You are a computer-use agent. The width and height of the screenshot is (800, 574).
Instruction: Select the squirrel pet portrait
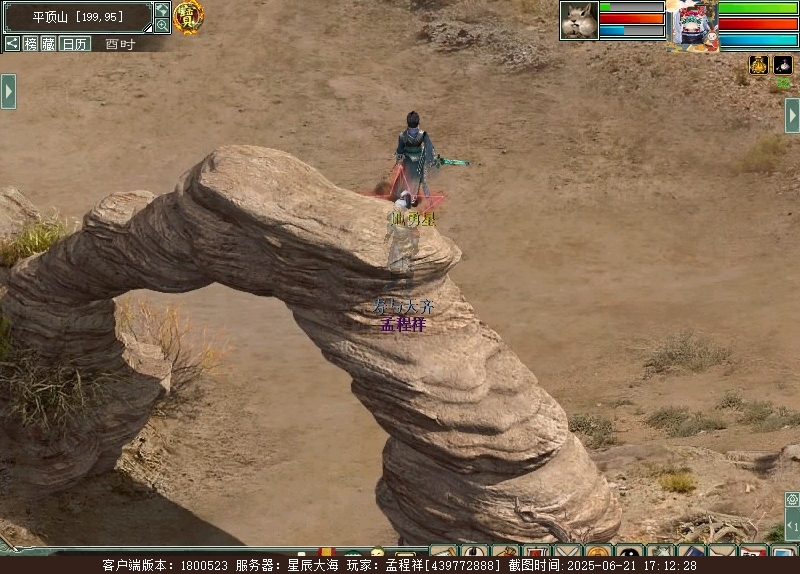pyautogui.click(x=579, y=20)
